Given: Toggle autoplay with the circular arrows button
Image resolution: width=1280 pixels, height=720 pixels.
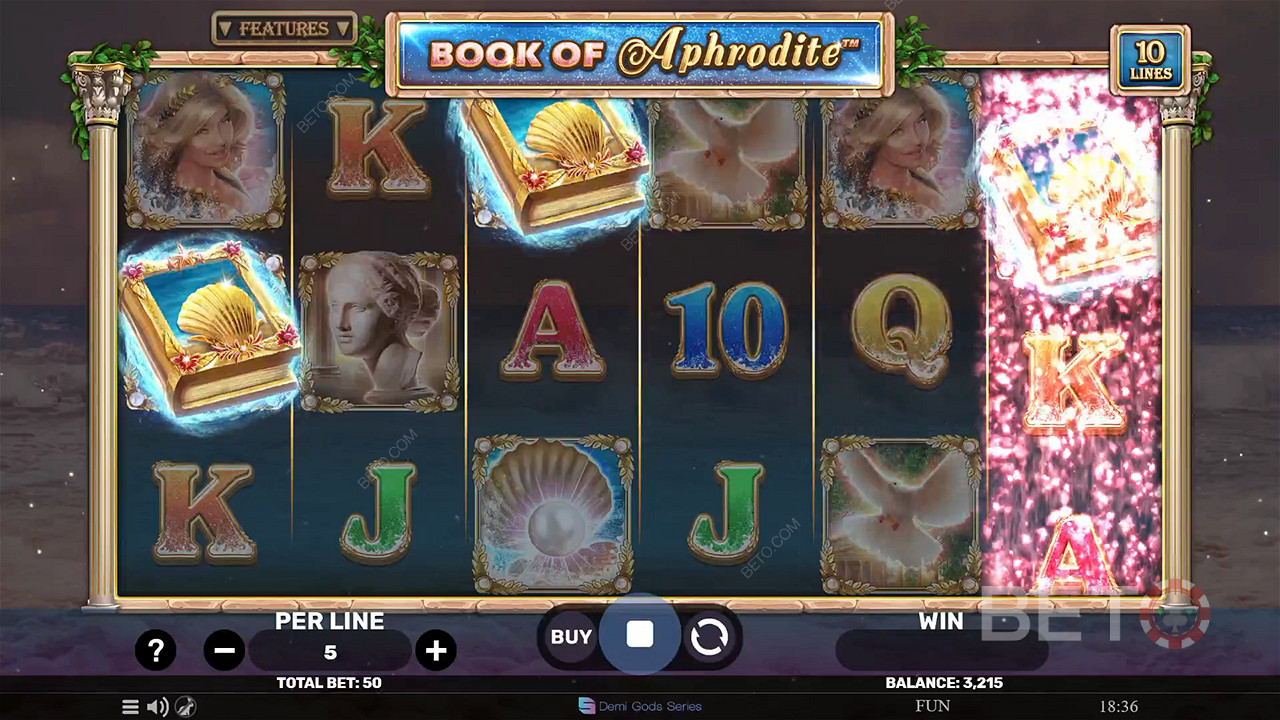Looking at the screenshot, I should point(709,637).
